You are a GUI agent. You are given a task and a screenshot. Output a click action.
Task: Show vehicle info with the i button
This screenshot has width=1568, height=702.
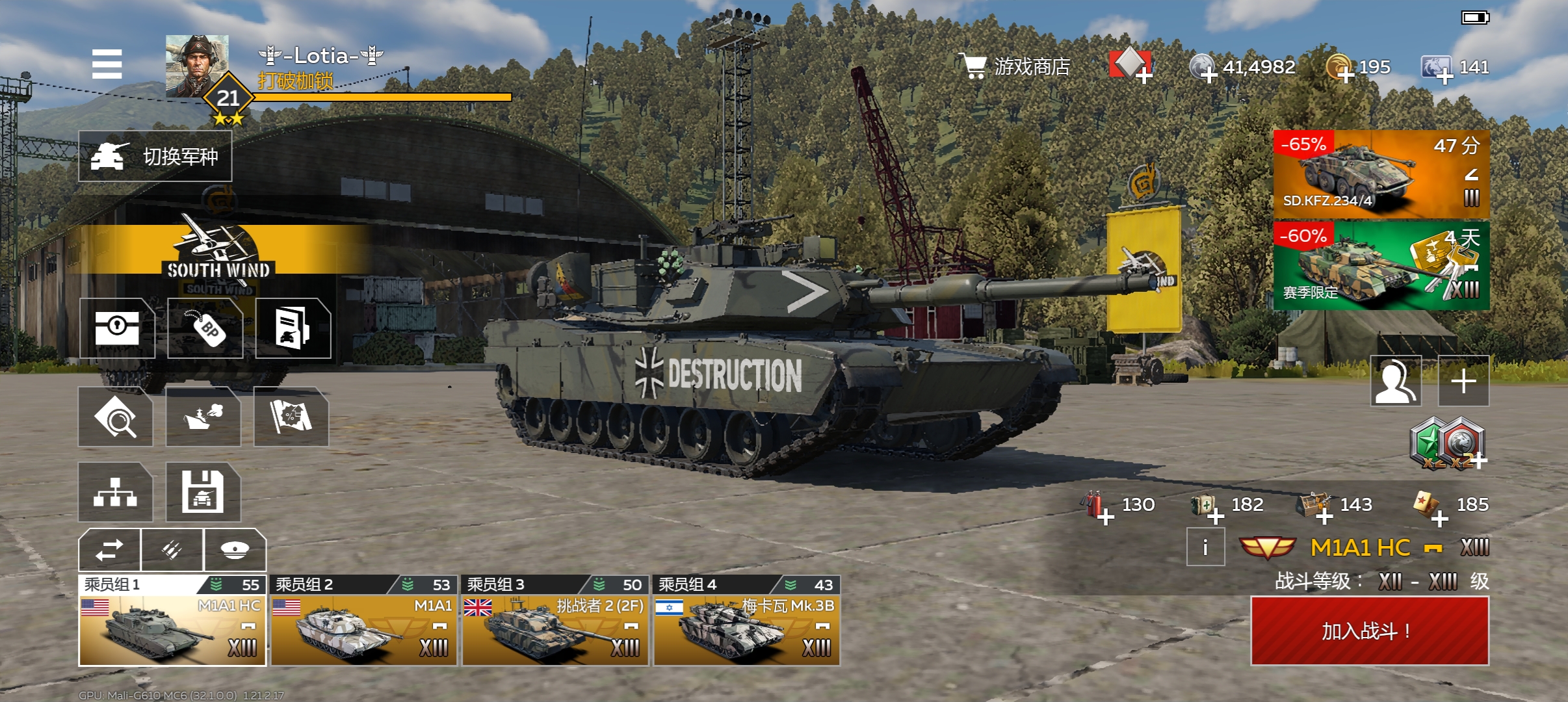tap(1205, 547)
